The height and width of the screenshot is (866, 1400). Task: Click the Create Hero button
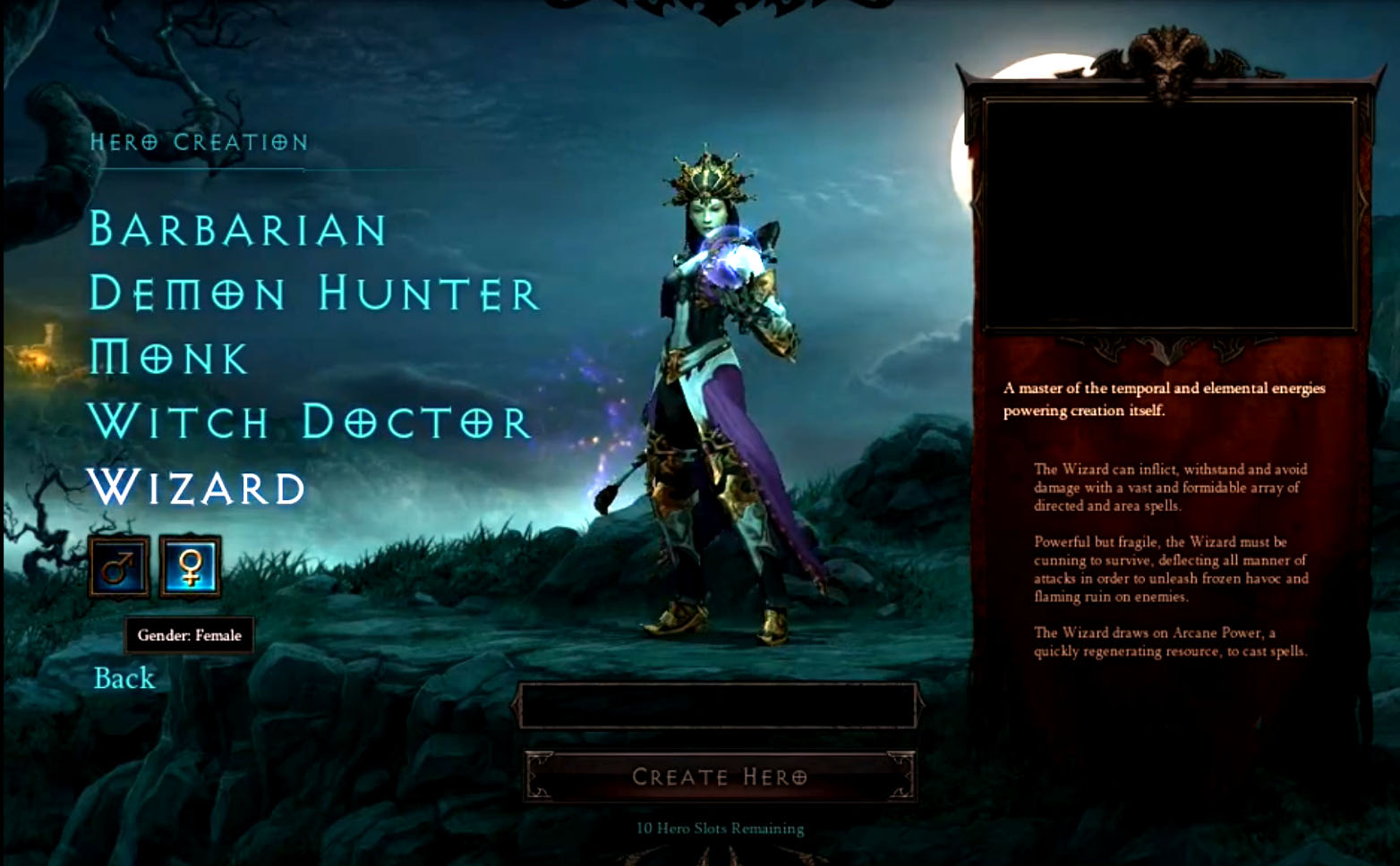point(720,777)
